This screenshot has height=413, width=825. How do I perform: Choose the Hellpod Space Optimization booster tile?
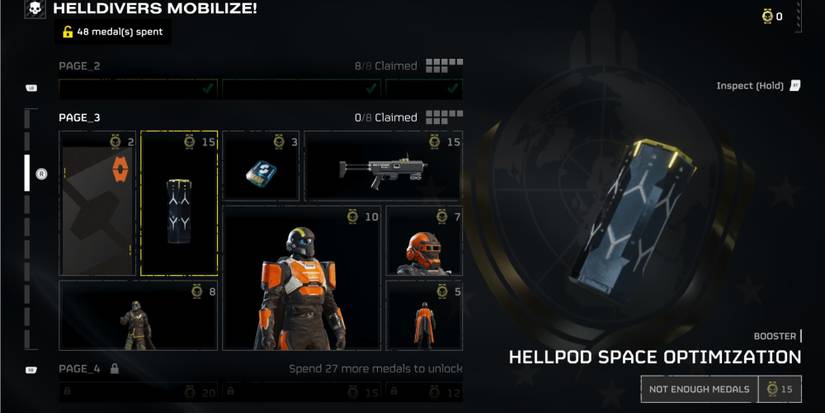(x=179, y=203)
